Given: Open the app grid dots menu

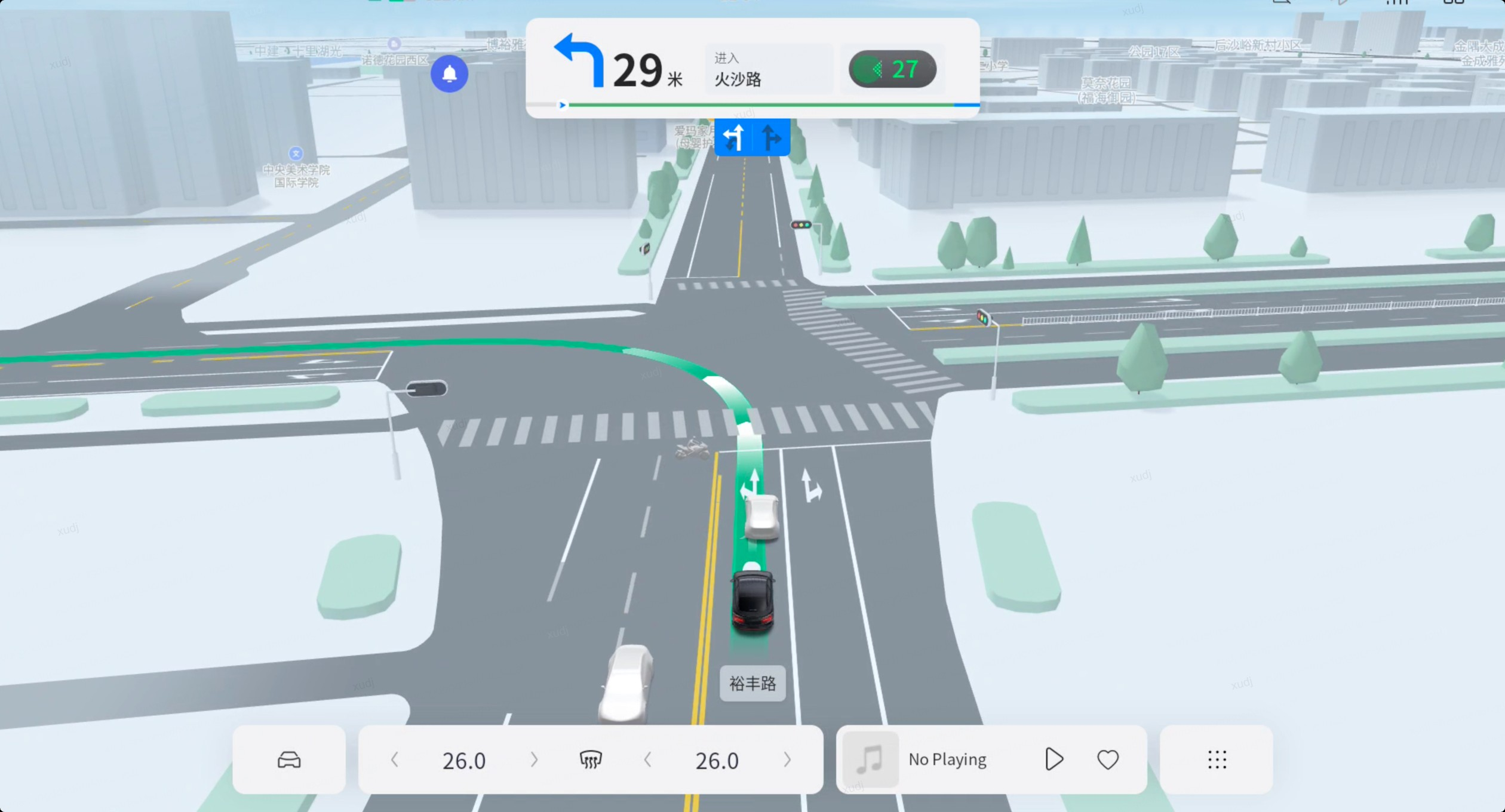Looking at the screenshot, I should (x=1217, y=759).
